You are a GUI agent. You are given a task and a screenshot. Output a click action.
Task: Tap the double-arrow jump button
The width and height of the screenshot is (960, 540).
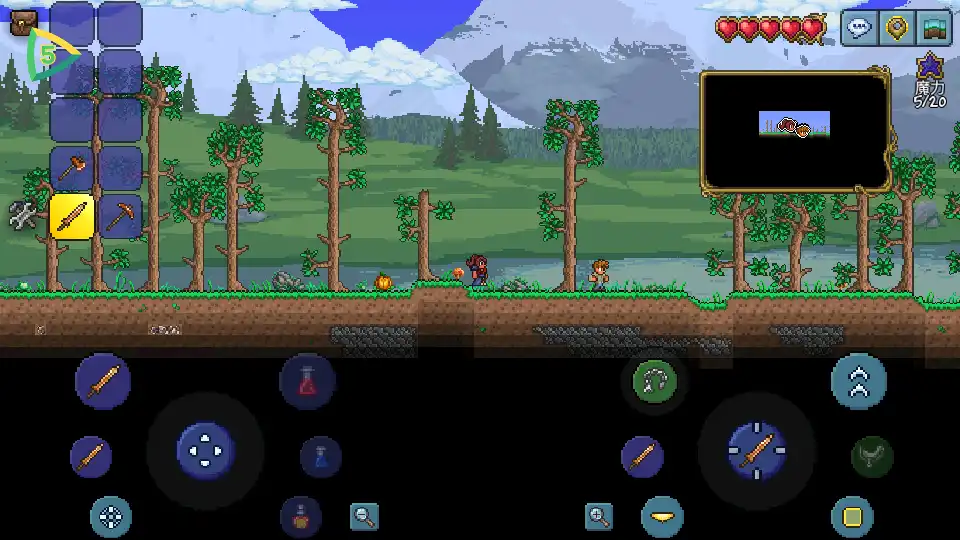(859, 380)
